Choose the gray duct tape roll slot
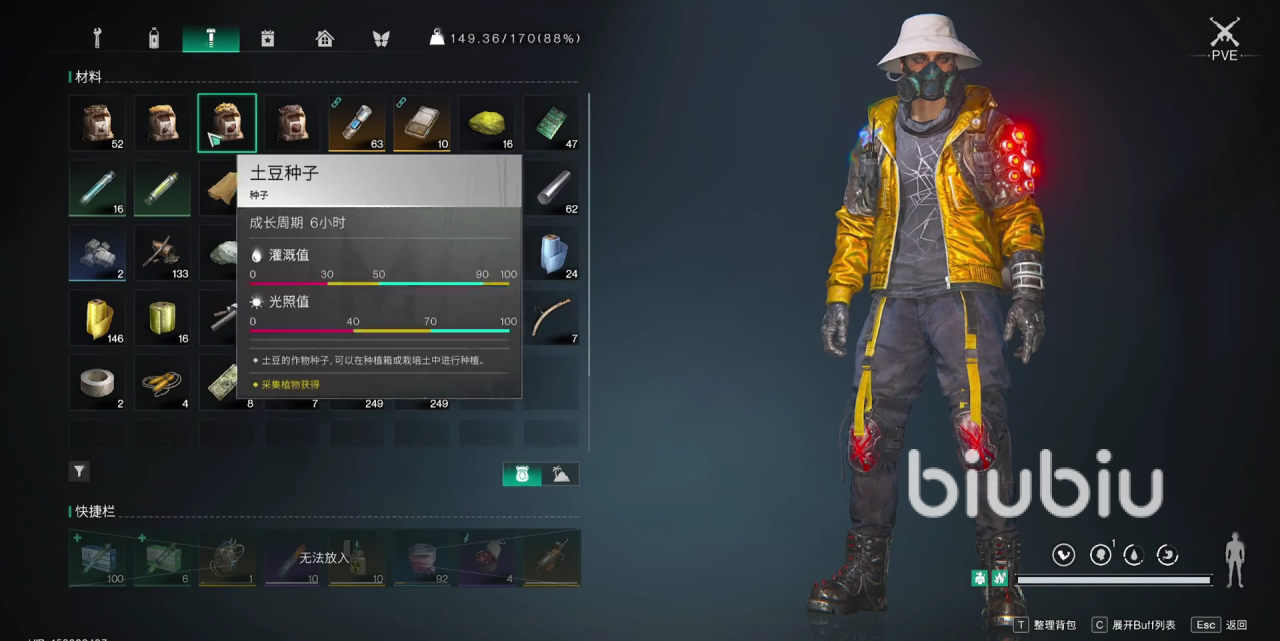The image size is (1280, 641). 98,383
